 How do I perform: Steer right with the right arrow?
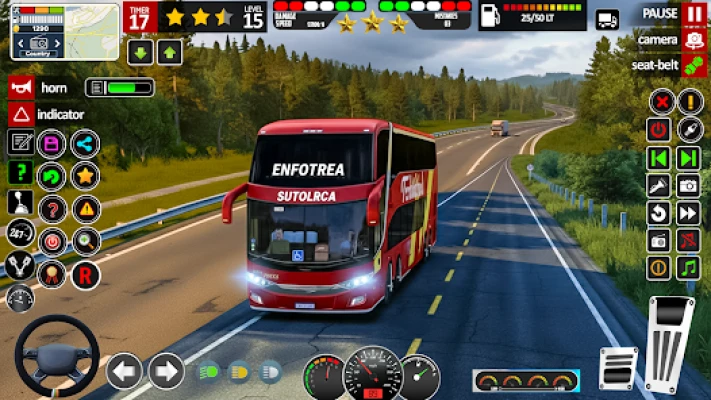(166, 371)
